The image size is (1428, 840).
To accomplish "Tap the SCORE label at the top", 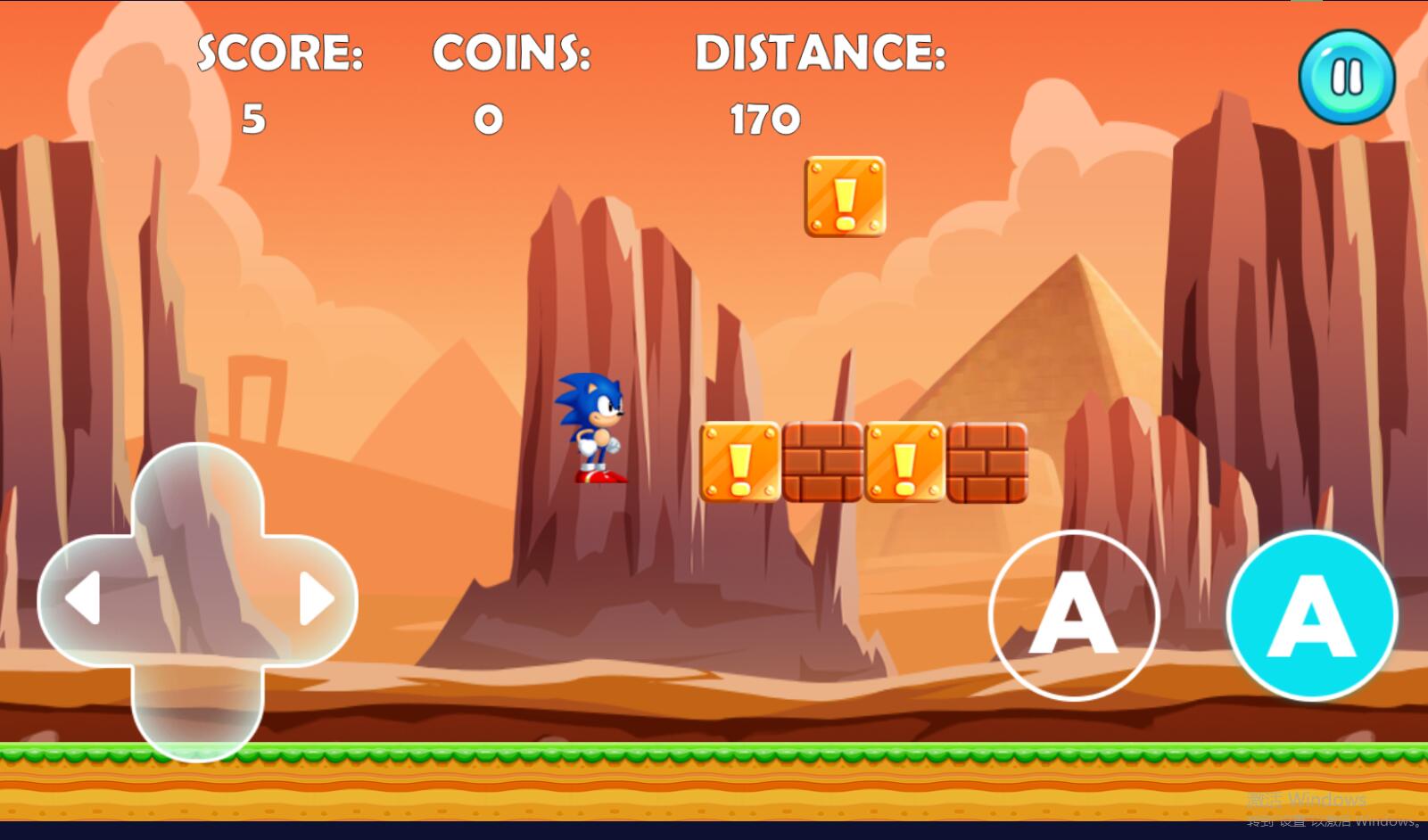I will pyautogui.click(x=278, y=54).
